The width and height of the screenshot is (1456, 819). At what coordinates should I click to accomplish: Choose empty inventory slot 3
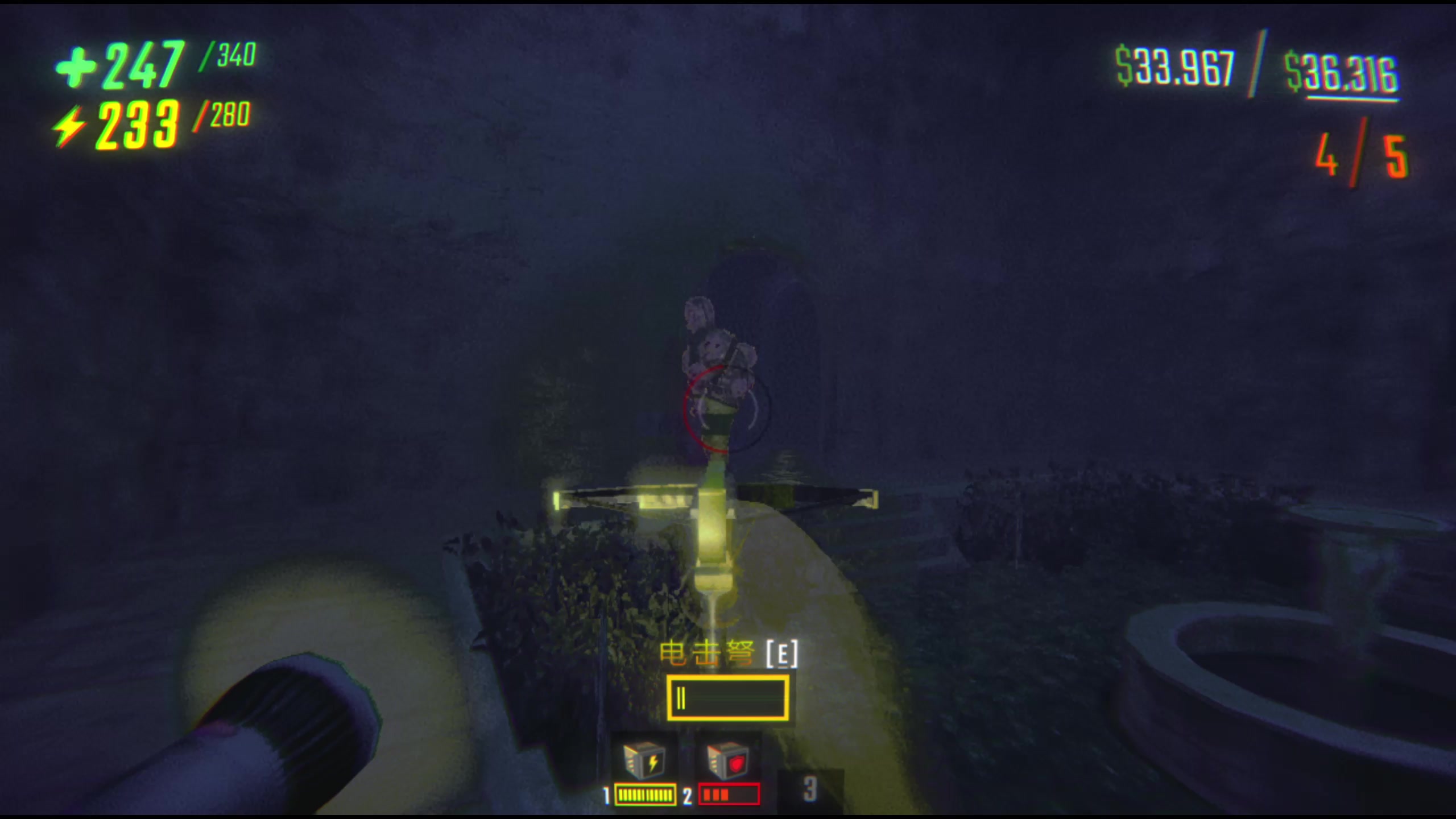(x=810, y=789)
